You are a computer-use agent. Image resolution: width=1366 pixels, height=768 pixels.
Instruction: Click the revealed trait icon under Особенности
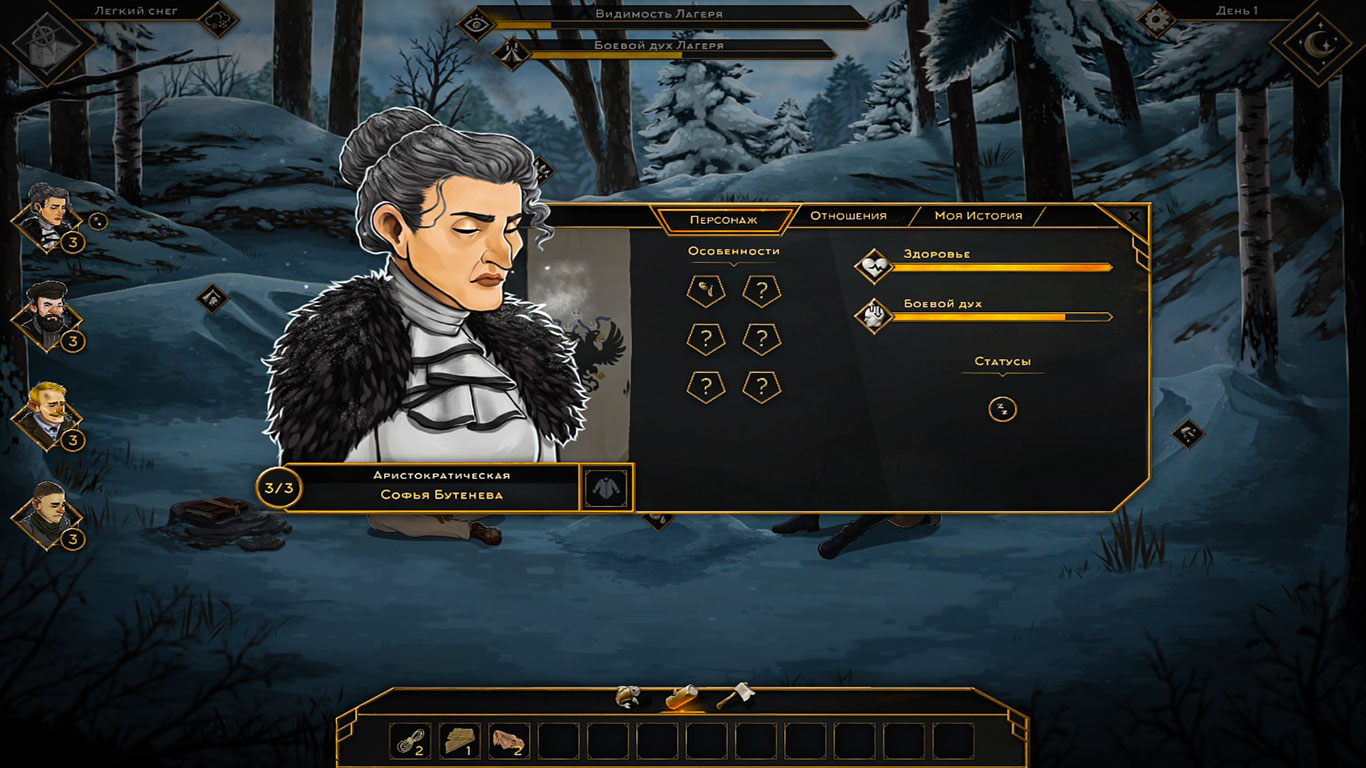click(706, 292)
